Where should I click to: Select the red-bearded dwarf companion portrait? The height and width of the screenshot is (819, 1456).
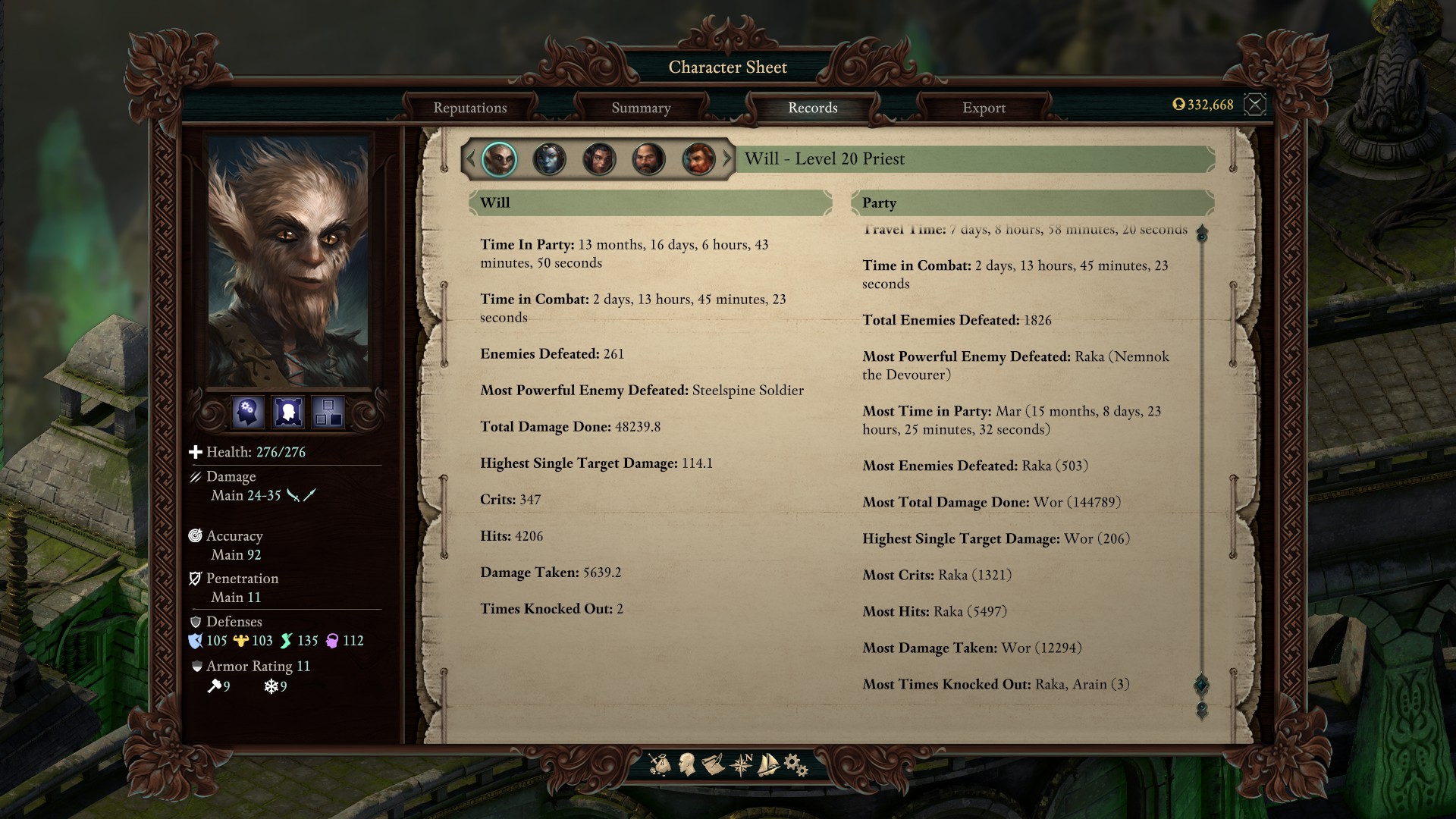(698, 159)
